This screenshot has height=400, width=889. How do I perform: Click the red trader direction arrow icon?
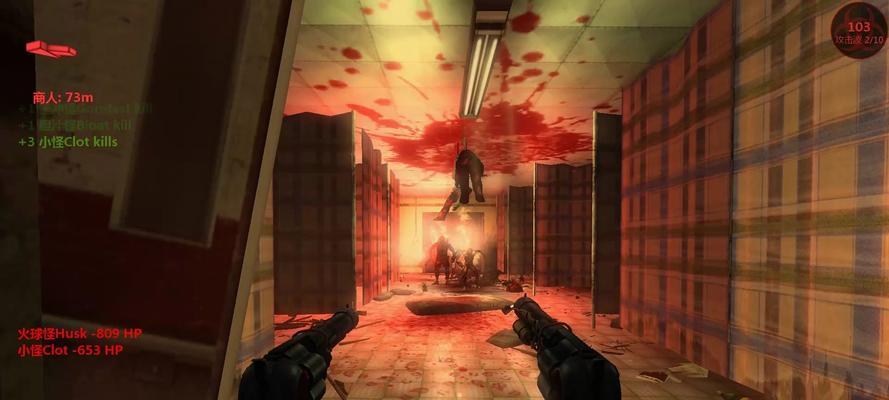coord(50,48)
